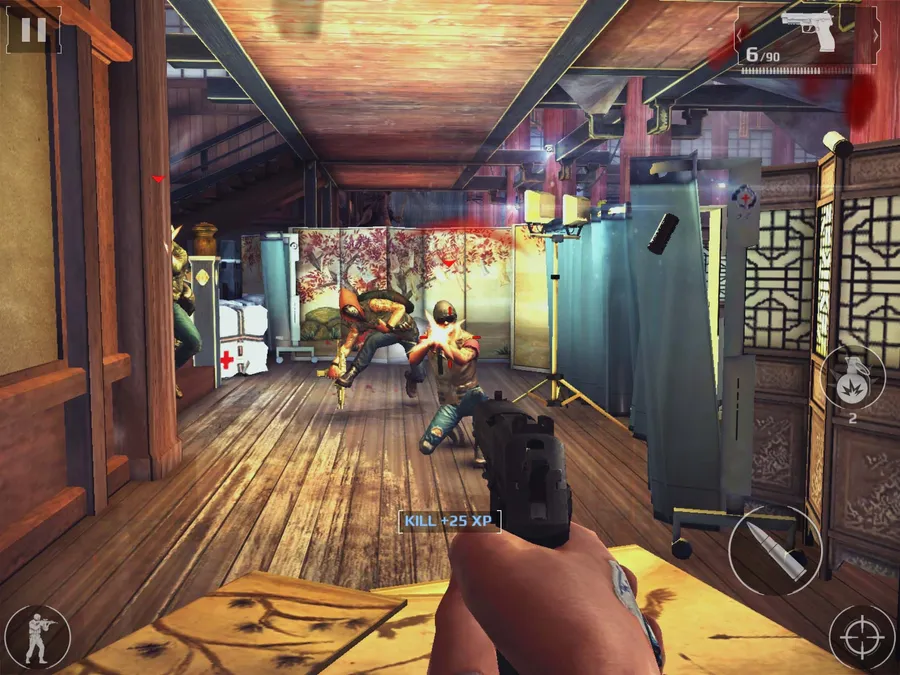The width and height of the screenshot is (900, 675).
Task: Pause the game
Action: point(33,30)
